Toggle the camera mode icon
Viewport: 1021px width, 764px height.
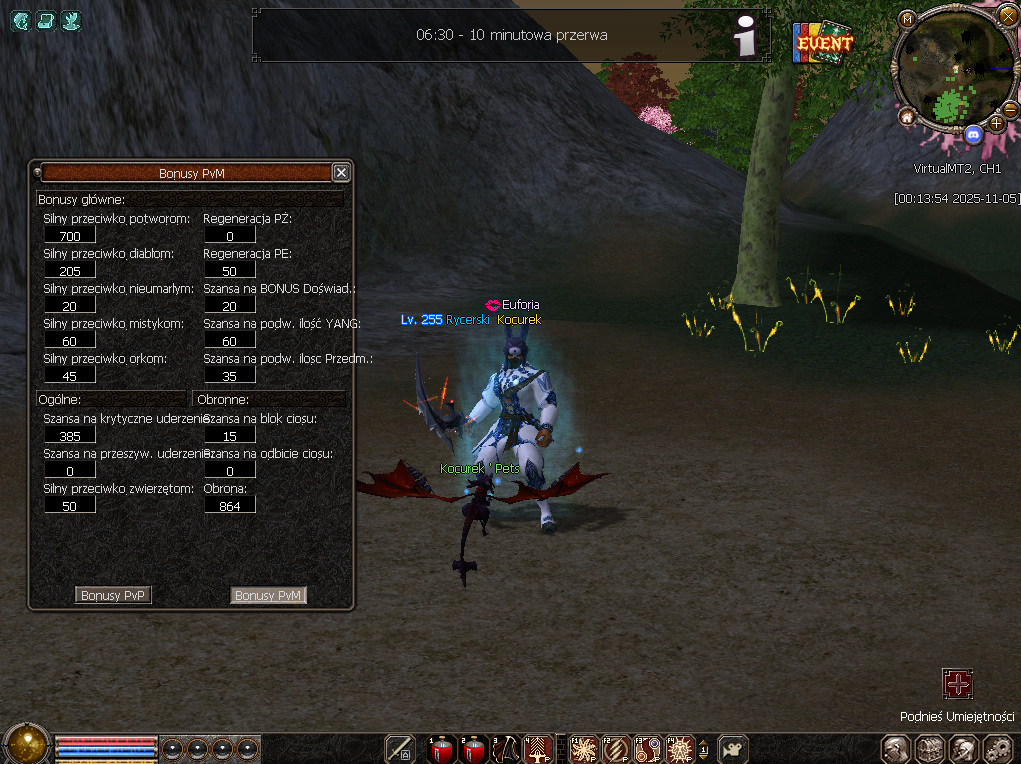(x=734, y=749)
